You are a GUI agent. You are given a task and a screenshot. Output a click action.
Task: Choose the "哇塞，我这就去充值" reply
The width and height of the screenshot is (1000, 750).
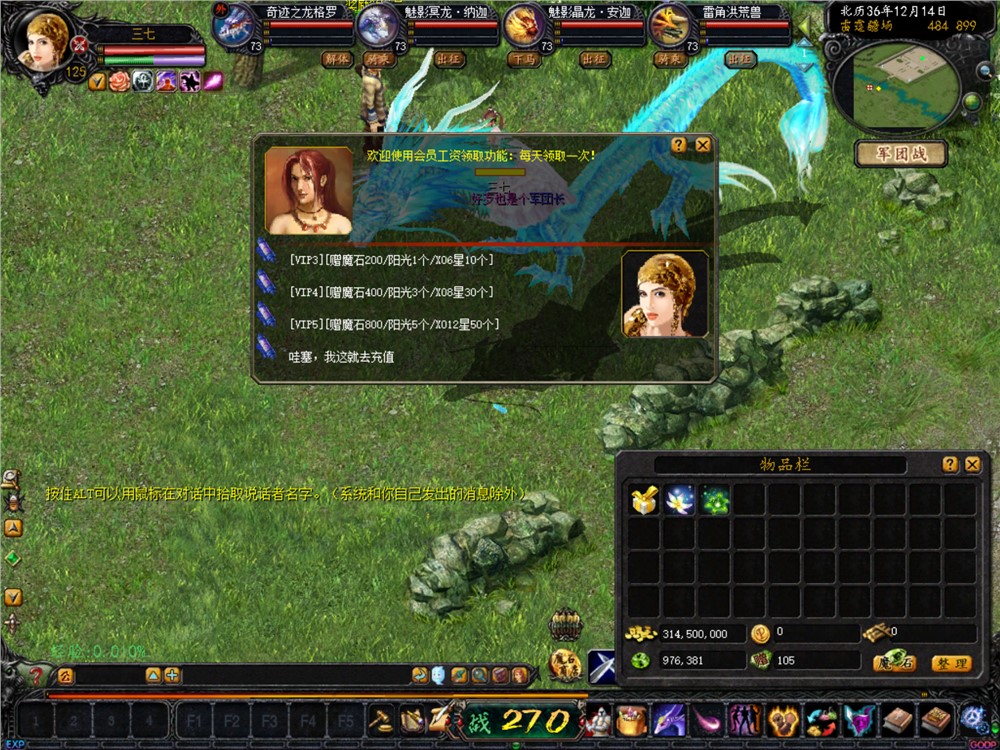341,356
